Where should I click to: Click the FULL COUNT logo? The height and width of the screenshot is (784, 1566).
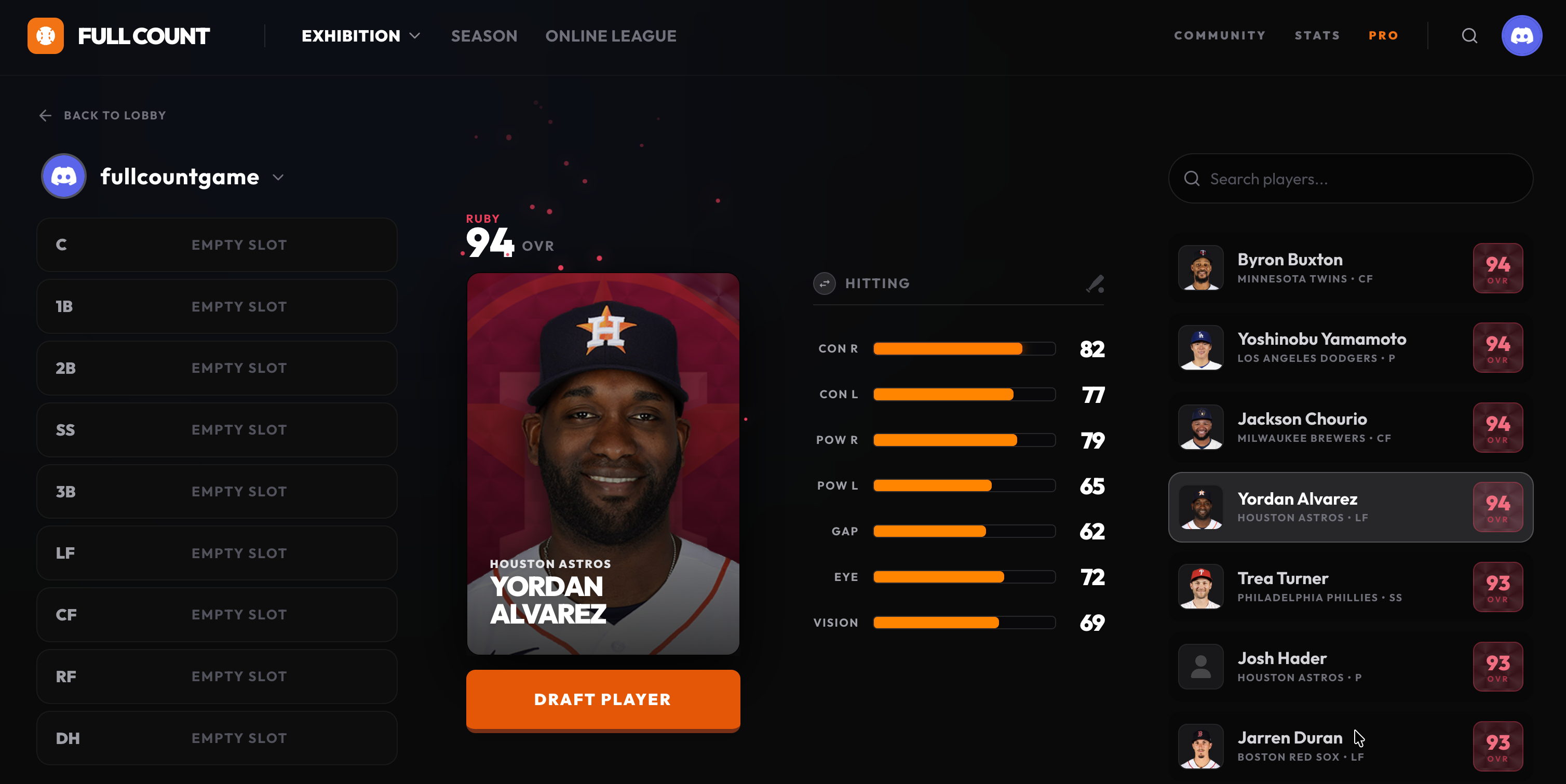[118, 36]
